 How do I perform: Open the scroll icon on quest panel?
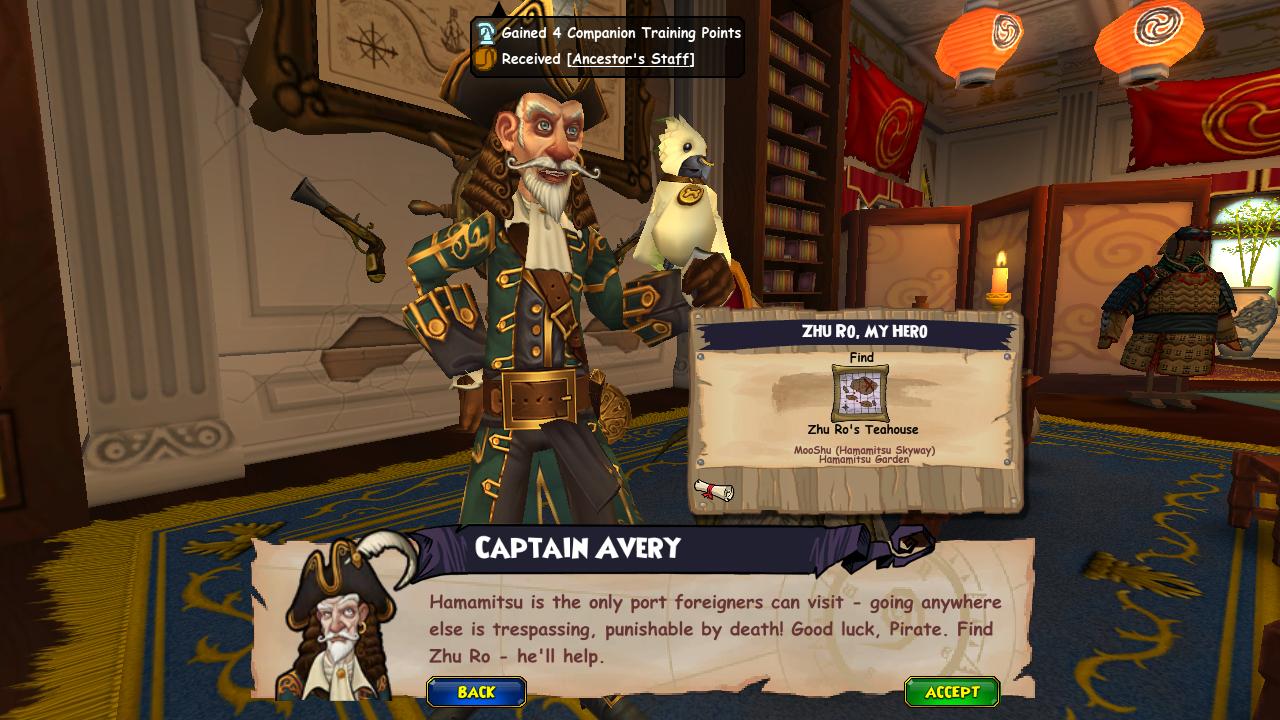[713, 490]
